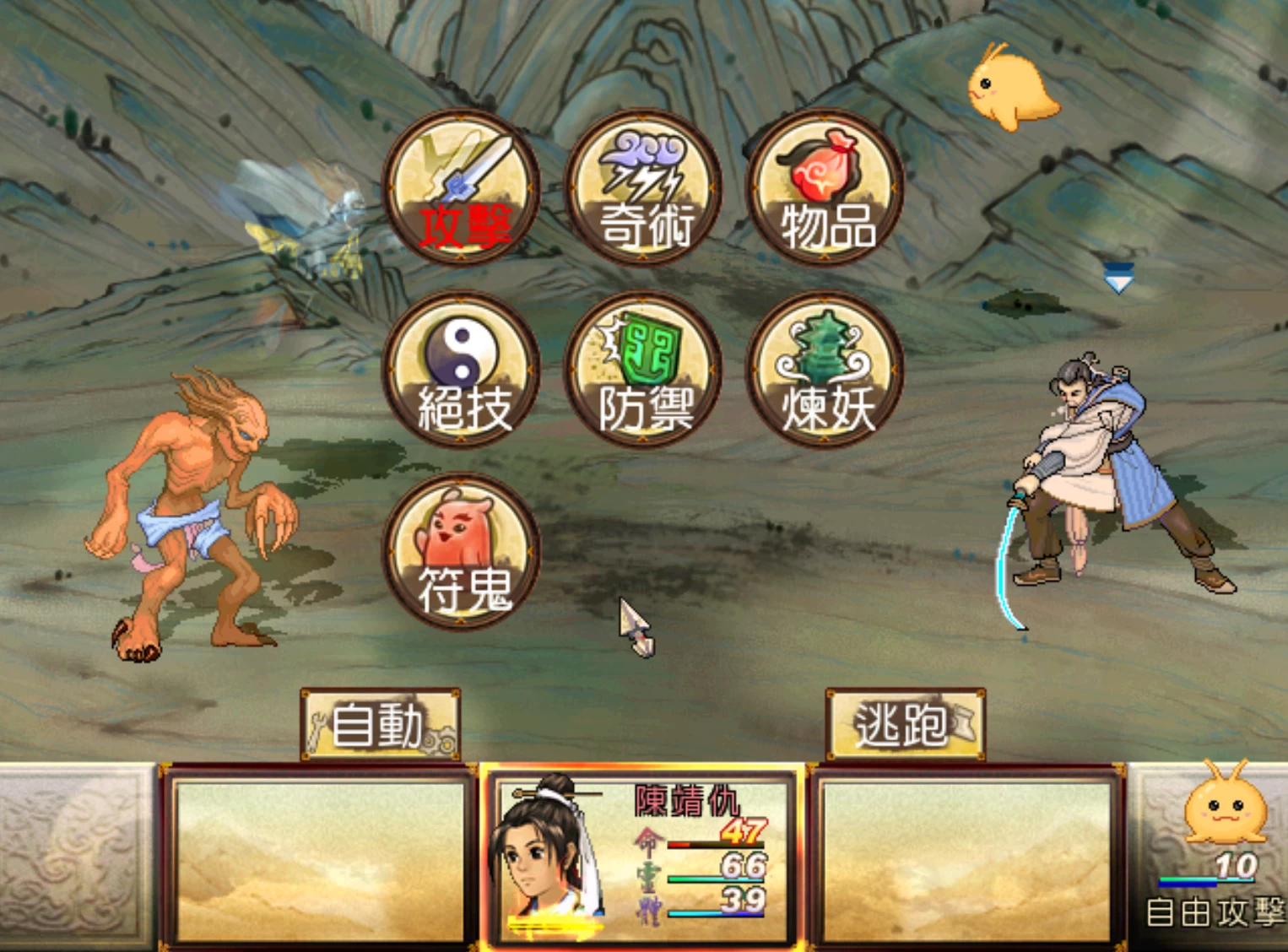1288x952 pixels.
Task: Turn on 自動 auto battle
Action: 380,724
